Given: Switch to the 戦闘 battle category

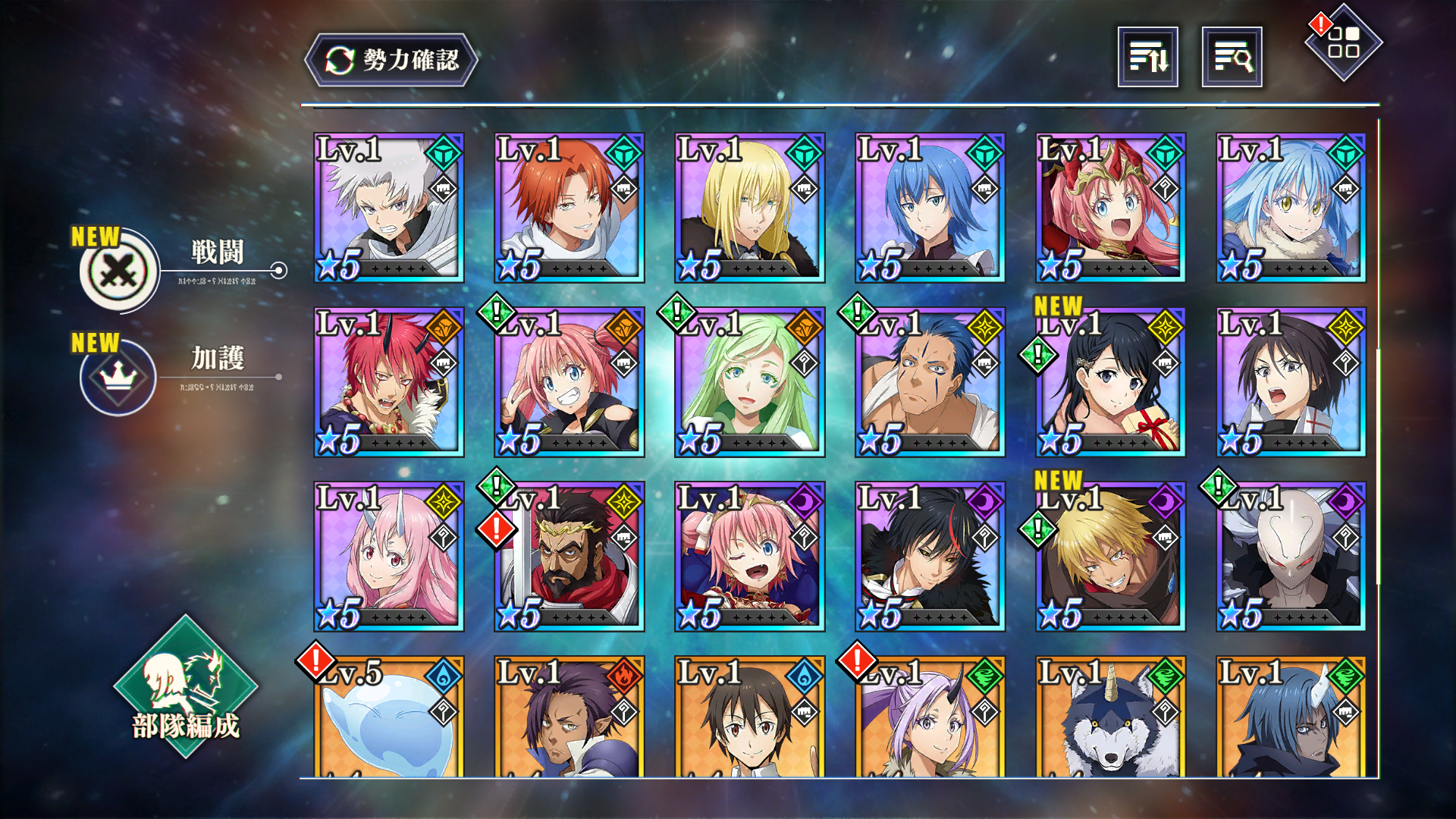Looking at the screenshot, I should 120,271.
